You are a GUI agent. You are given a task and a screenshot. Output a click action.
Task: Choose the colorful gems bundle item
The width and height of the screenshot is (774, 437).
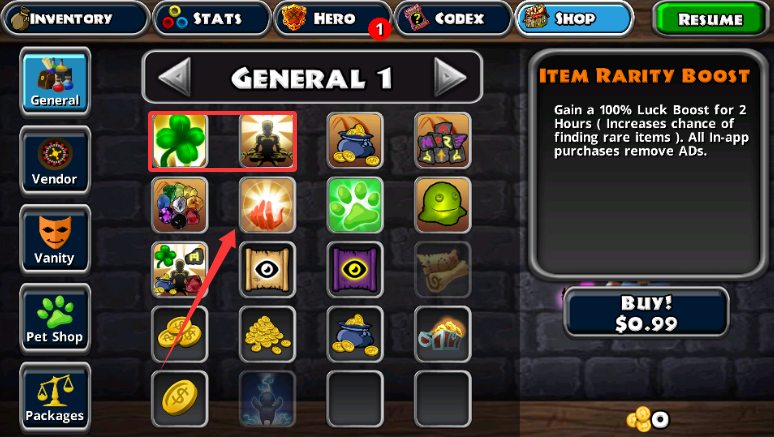point(180,205)
